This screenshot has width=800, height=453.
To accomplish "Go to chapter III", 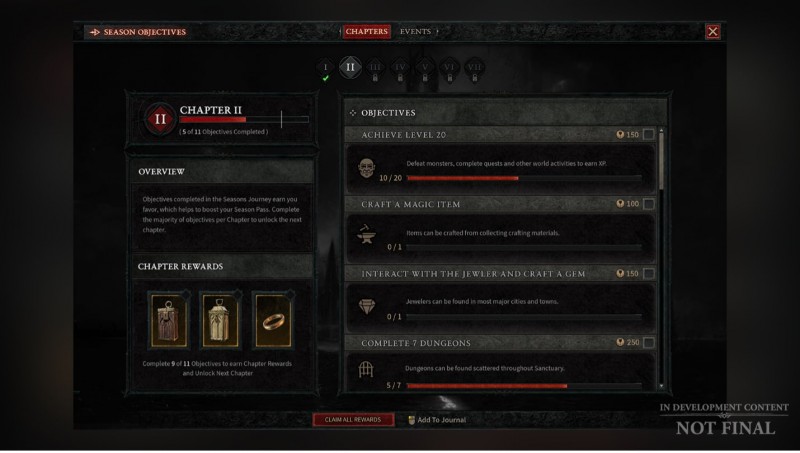I will tap(375, 68).
